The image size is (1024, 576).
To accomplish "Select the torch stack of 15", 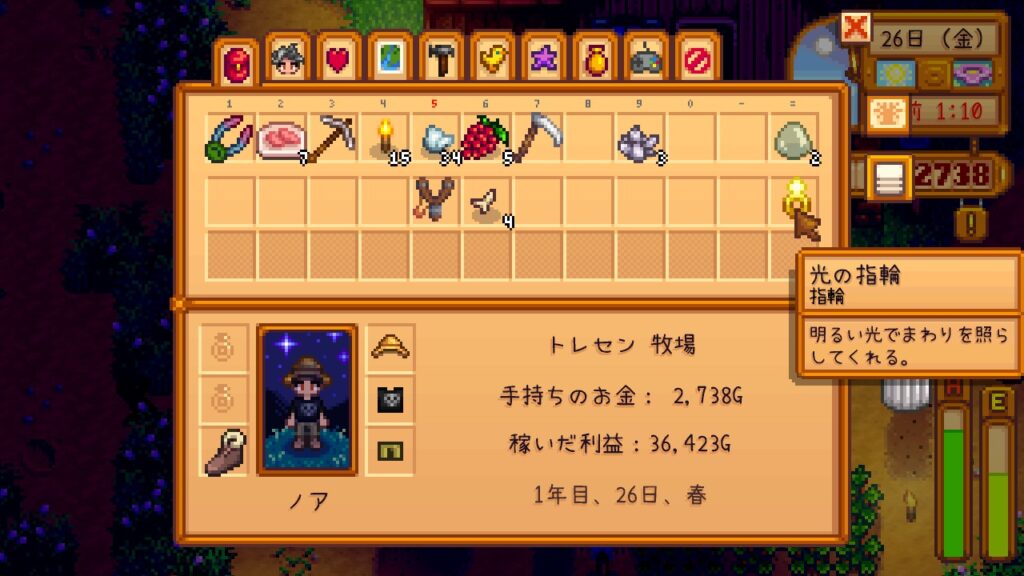I will pyautogui.click(x=384, y=139).
